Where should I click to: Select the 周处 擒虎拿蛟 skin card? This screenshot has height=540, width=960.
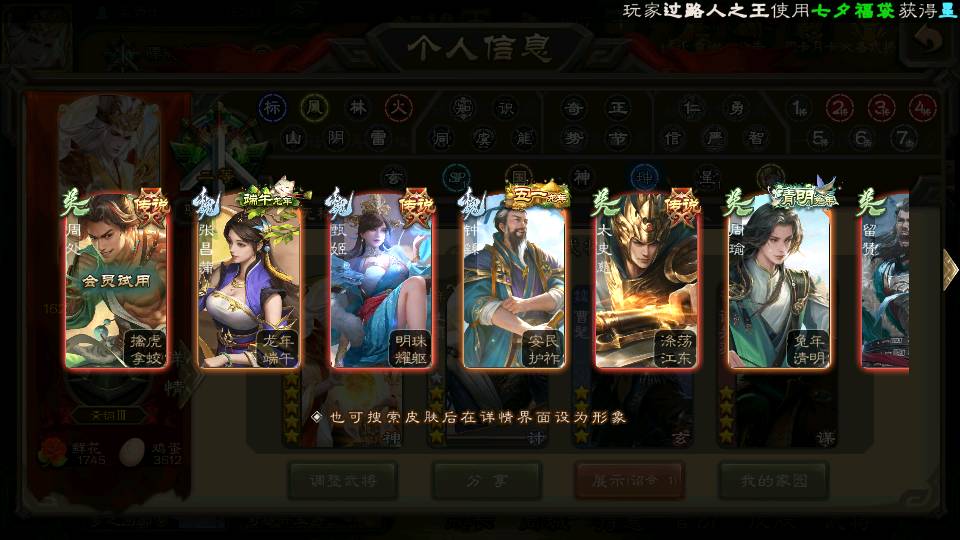point(115,282)
